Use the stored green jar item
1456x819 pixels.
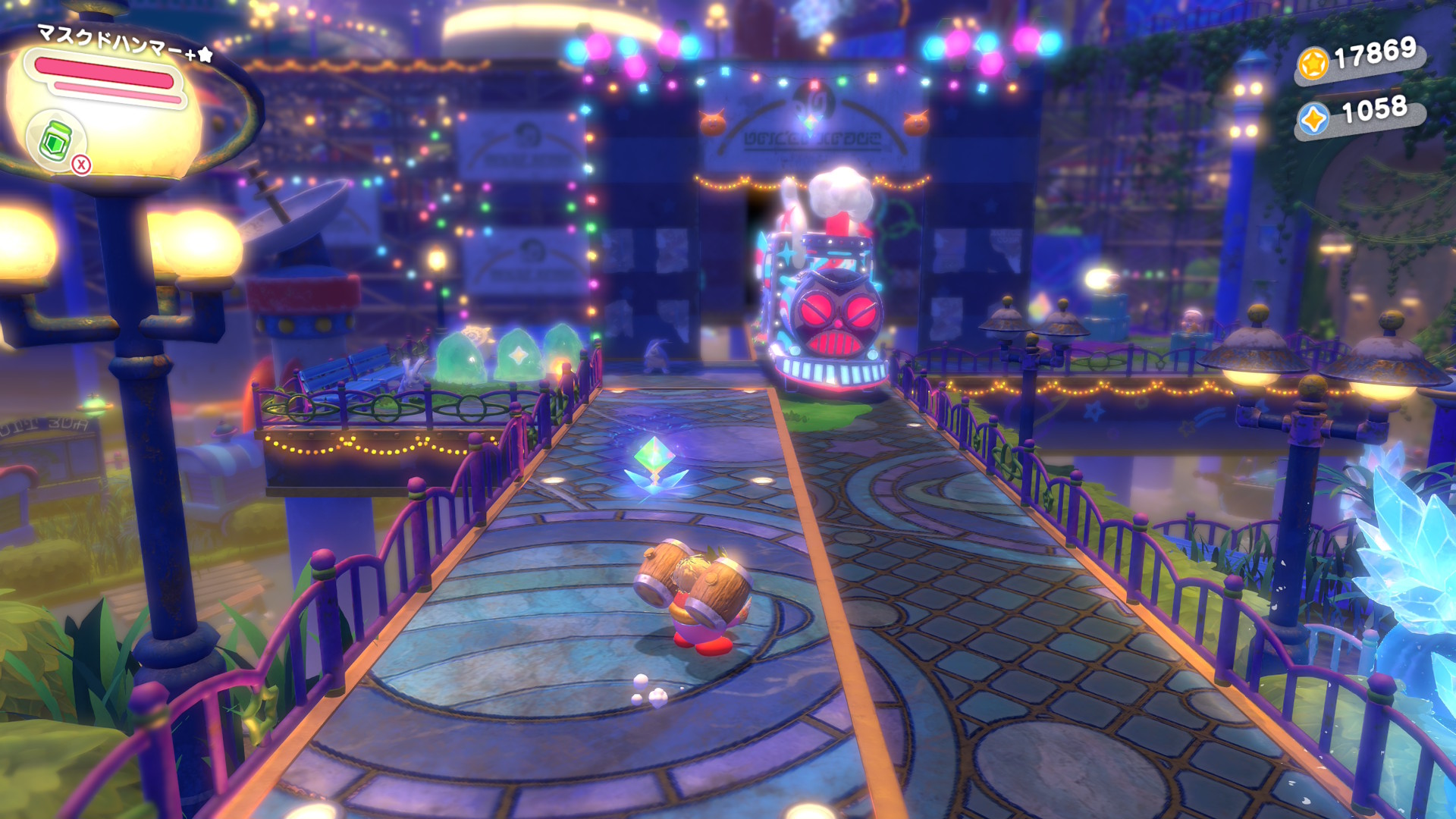click(55, 141)
